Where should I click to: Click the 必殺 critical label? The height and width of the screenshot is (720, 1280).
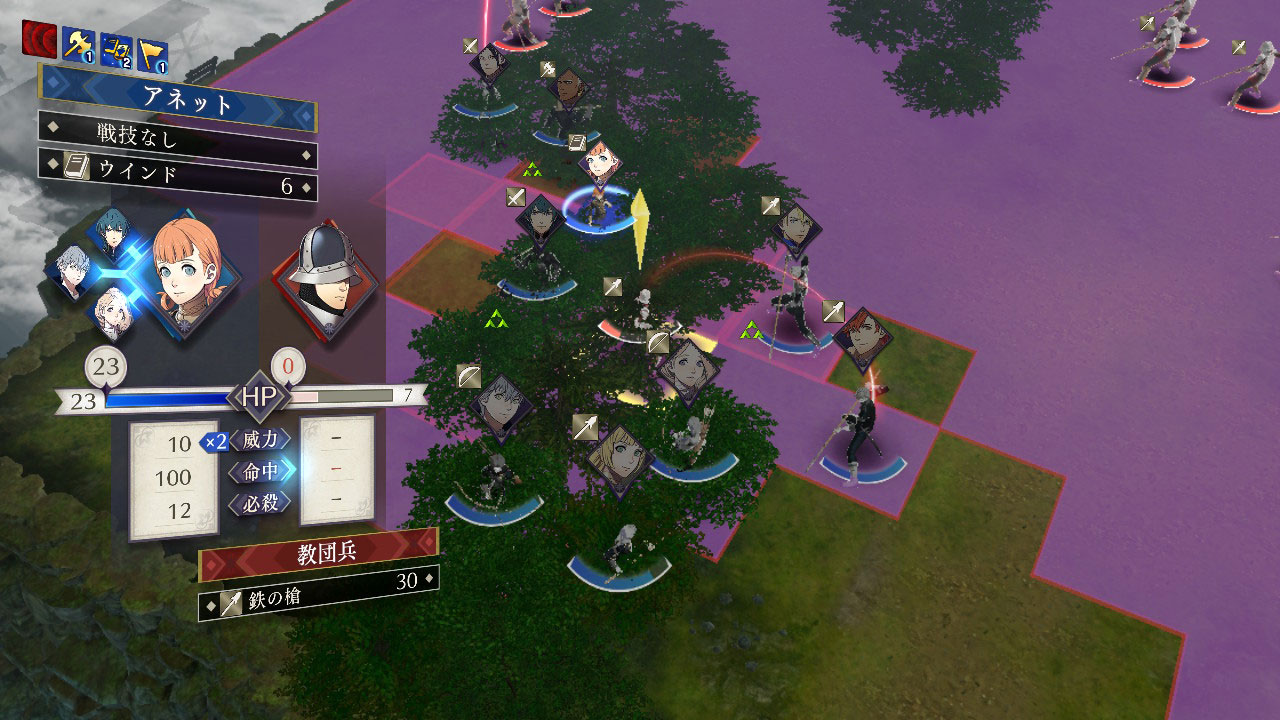tap(260, 502)
